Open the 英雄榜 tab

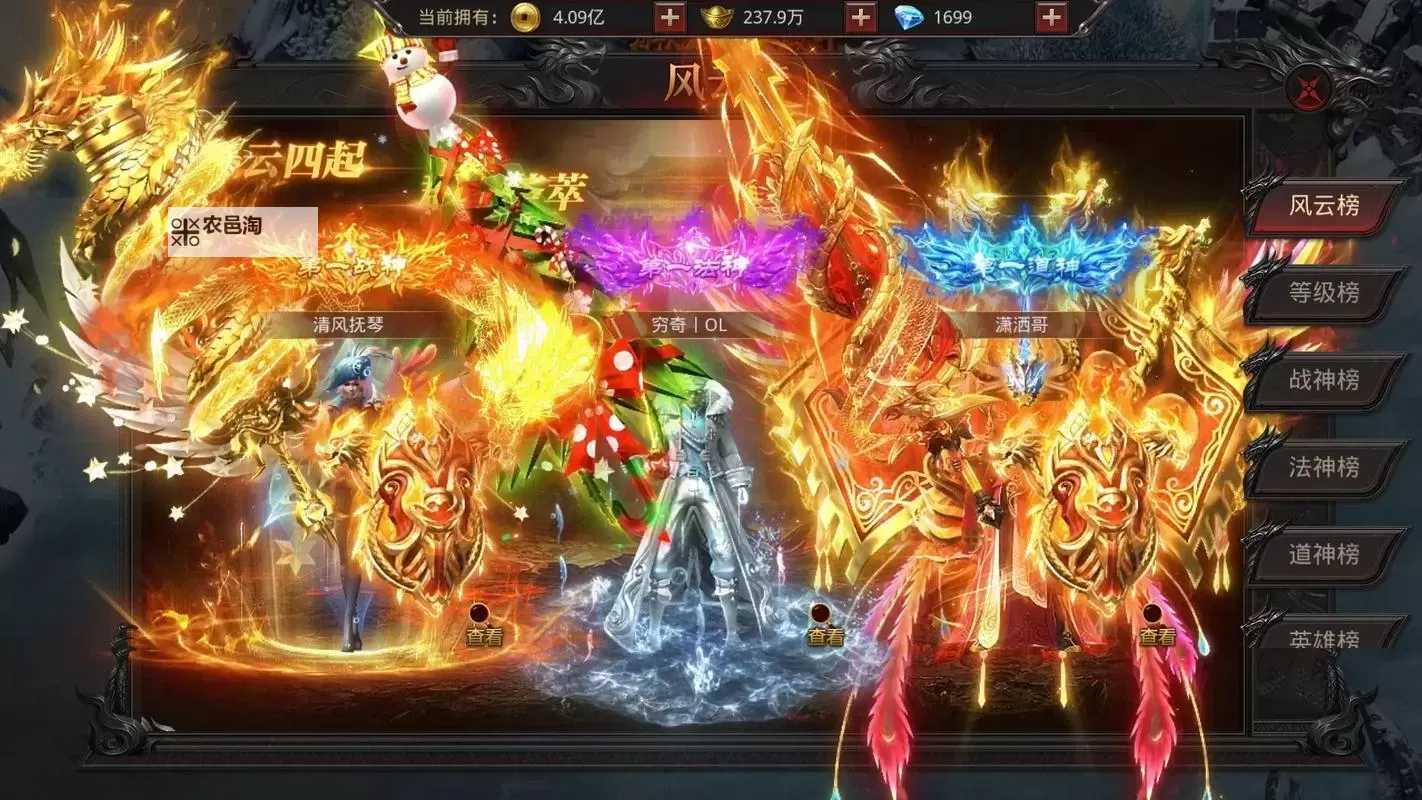tap(1323, 636)
